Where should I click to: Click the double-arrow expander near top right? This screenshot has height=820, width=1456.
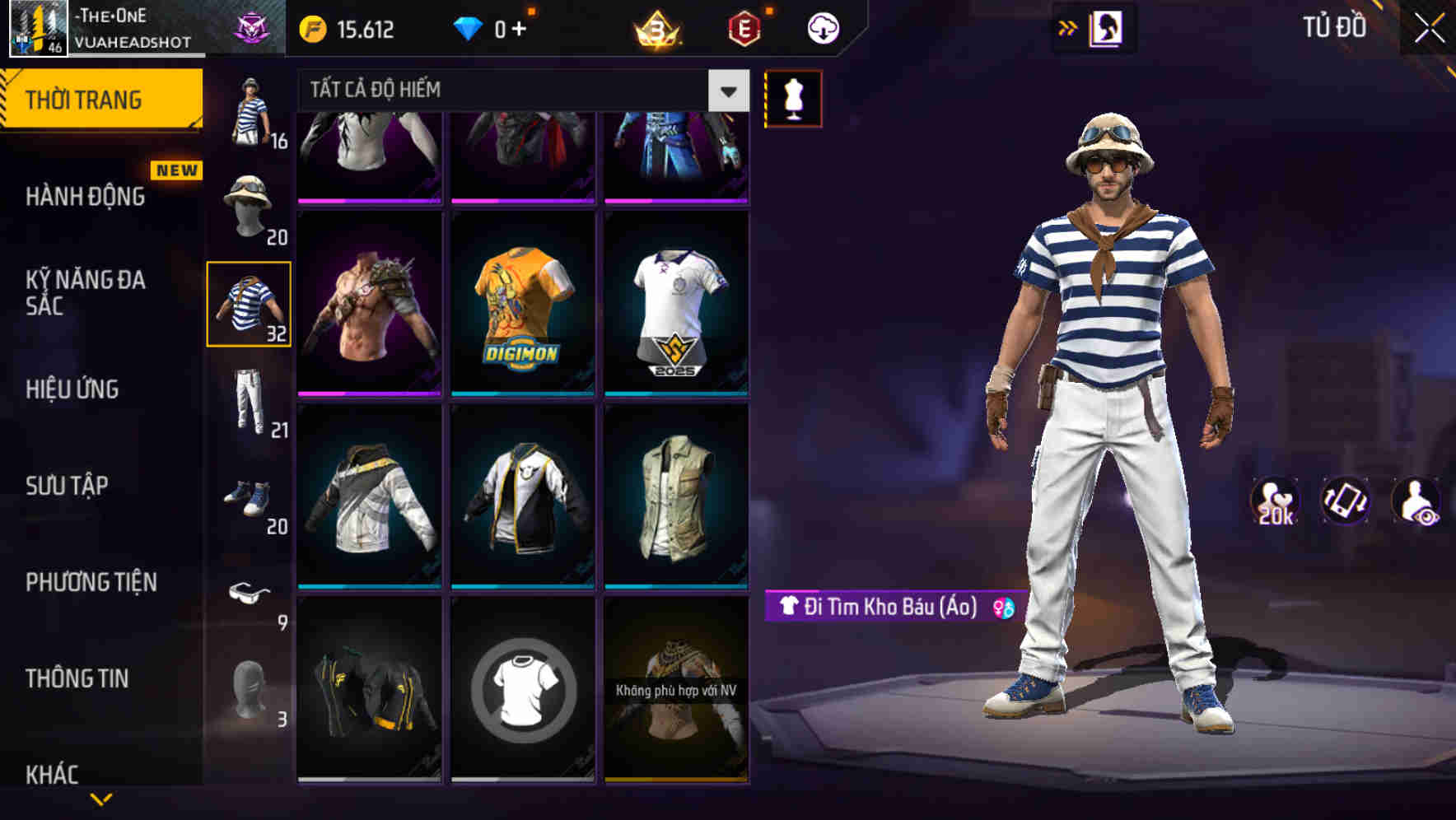(1068, 27)
